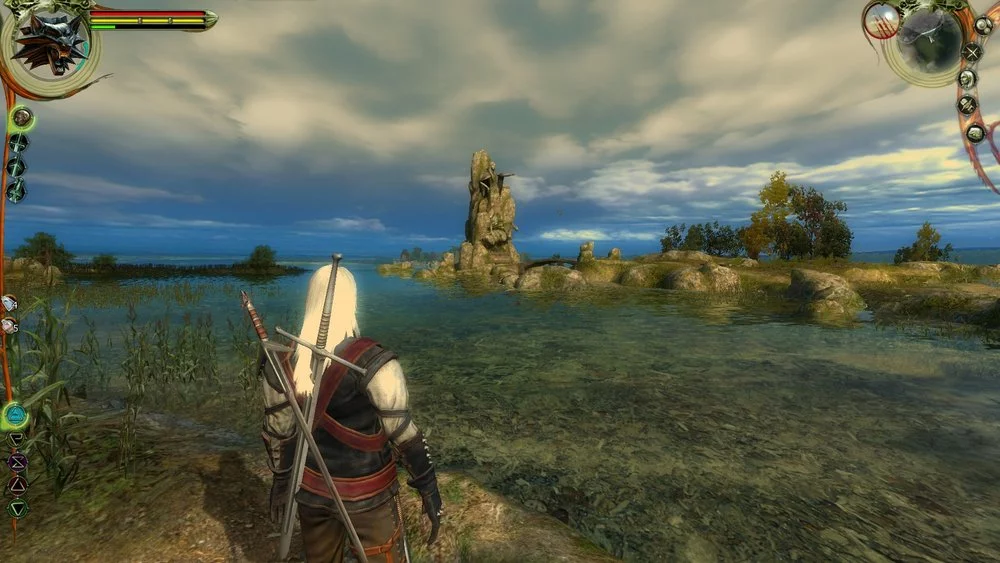
Task: Use the quick slot item with count 5
Action: [x=9, y=325]
